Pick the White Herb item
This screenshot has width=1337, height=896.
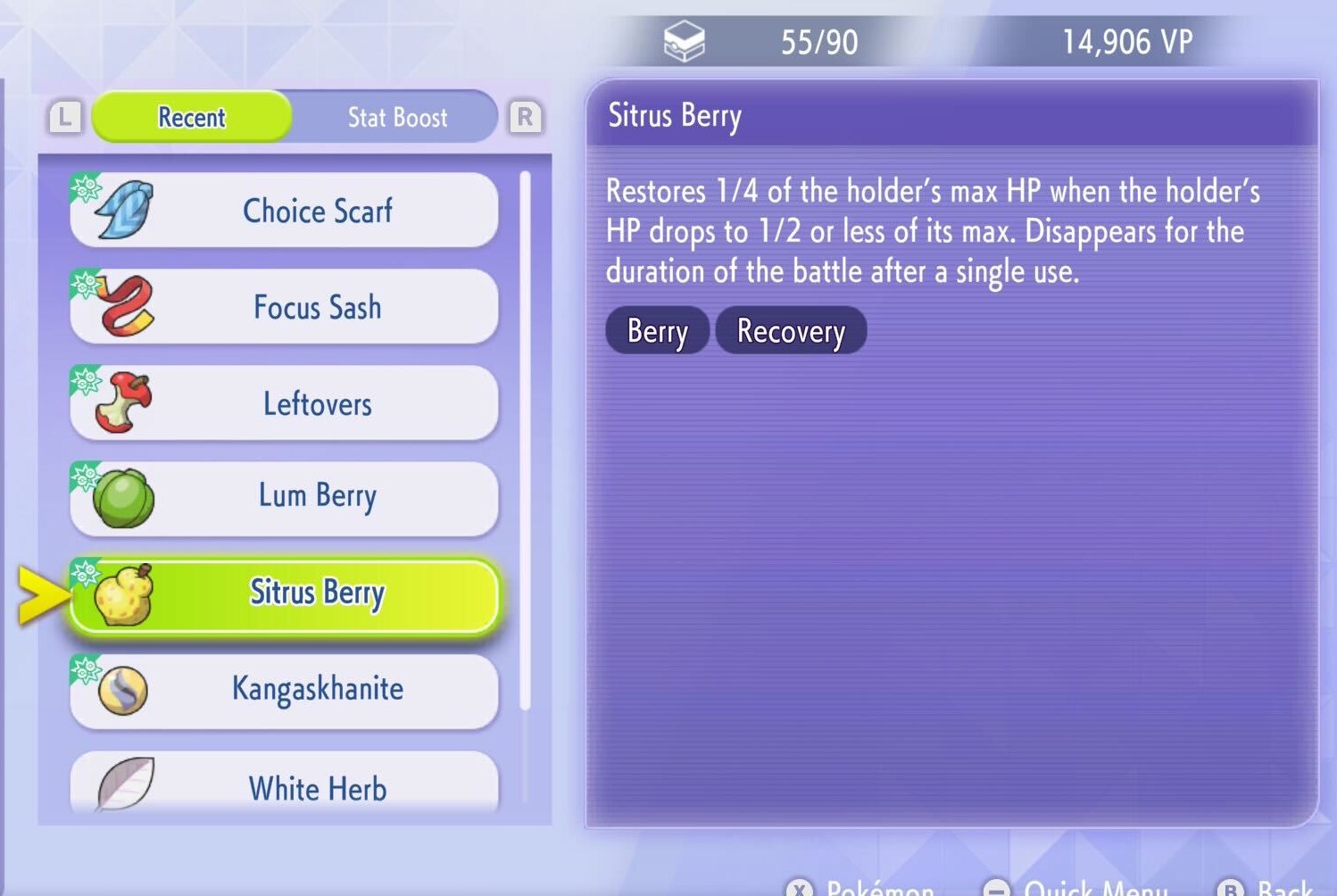point(284,785)
